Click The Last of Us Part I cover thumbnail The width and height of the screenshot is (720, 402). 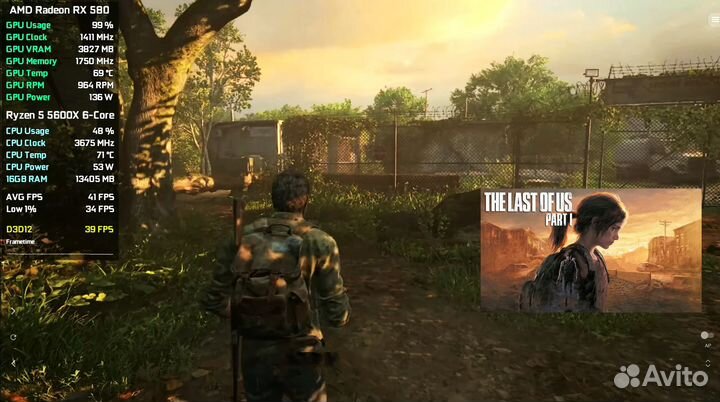click(591, 249)
